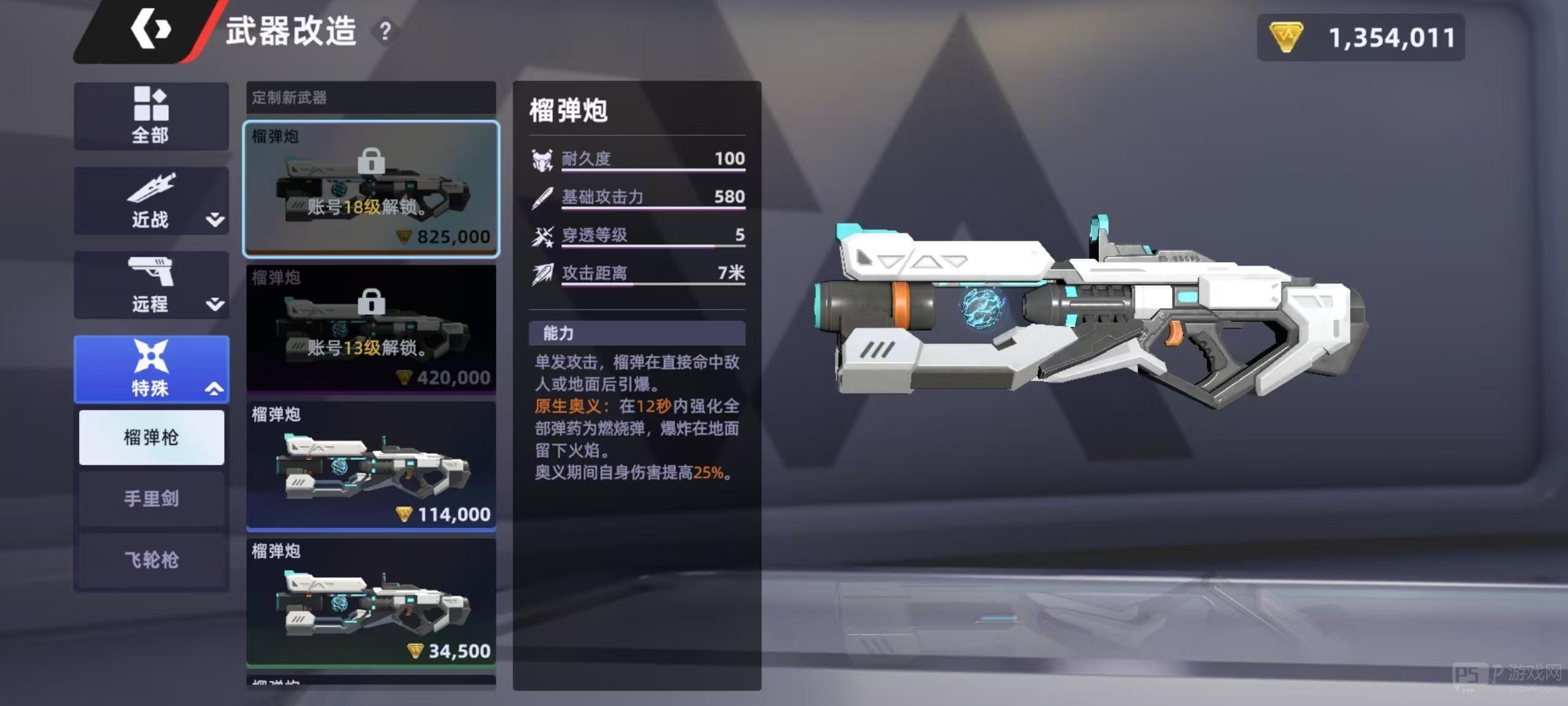Pick the 114,000 榴弹炮 weapon card
The image size is (1568, 706).
371,465
